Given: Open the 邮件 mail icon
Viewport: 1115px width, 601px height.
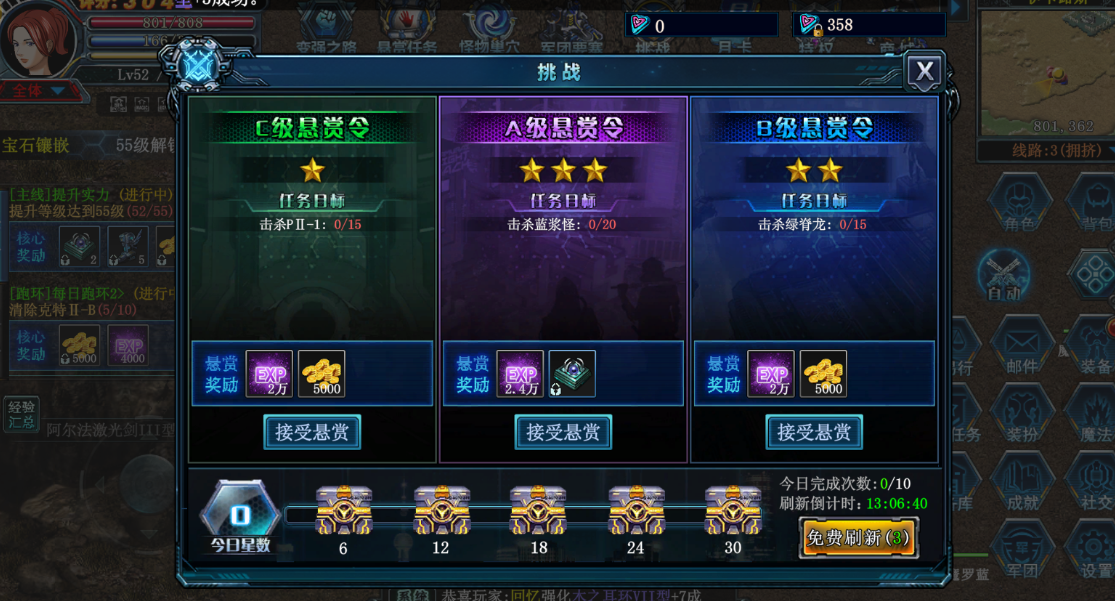Looking at the screenshot, I should click(1022, 347).
